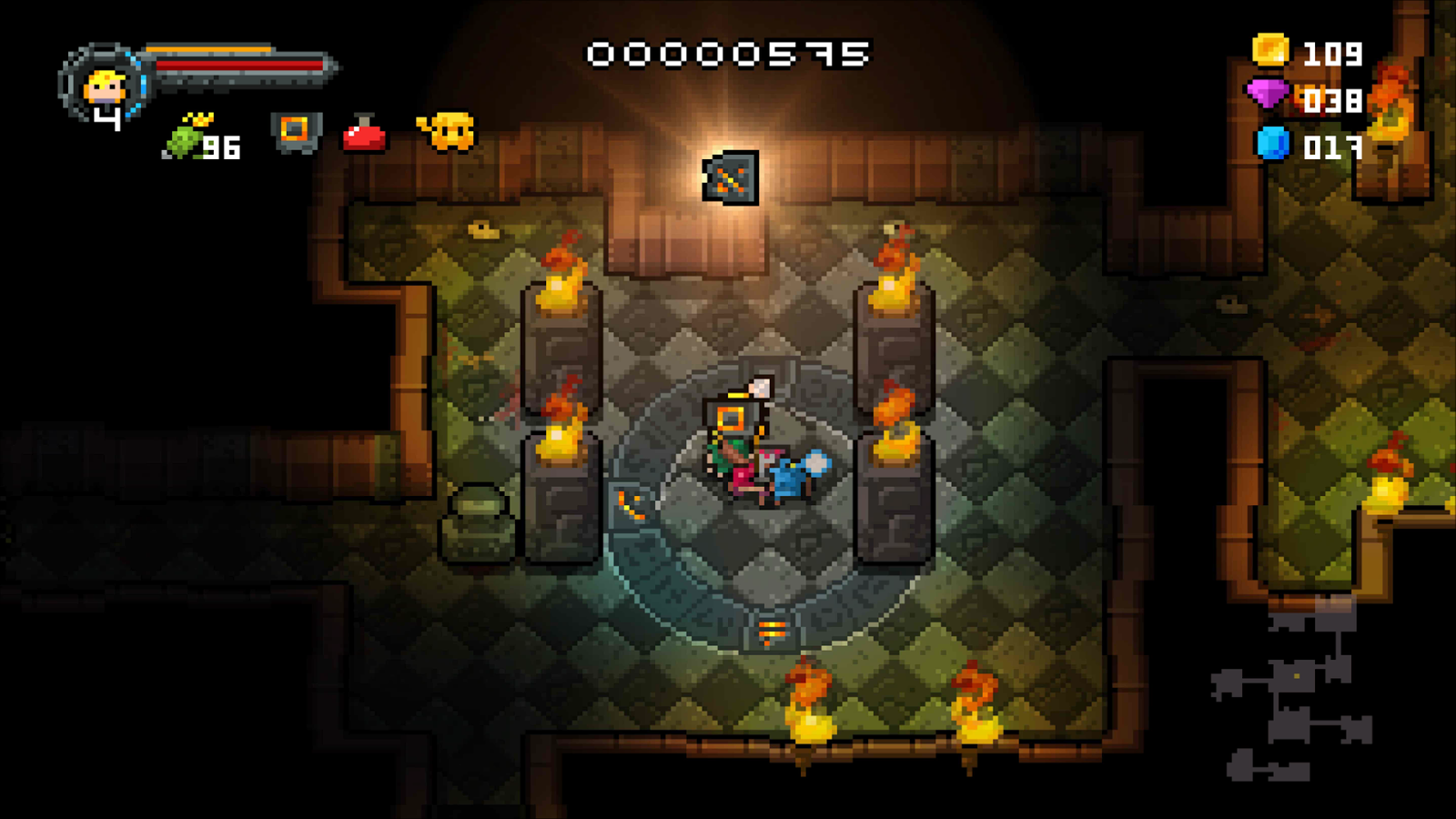Viewport: 1456px width, 819px height.
Task: Select the red potion icon
Action: tap(362, 134)
